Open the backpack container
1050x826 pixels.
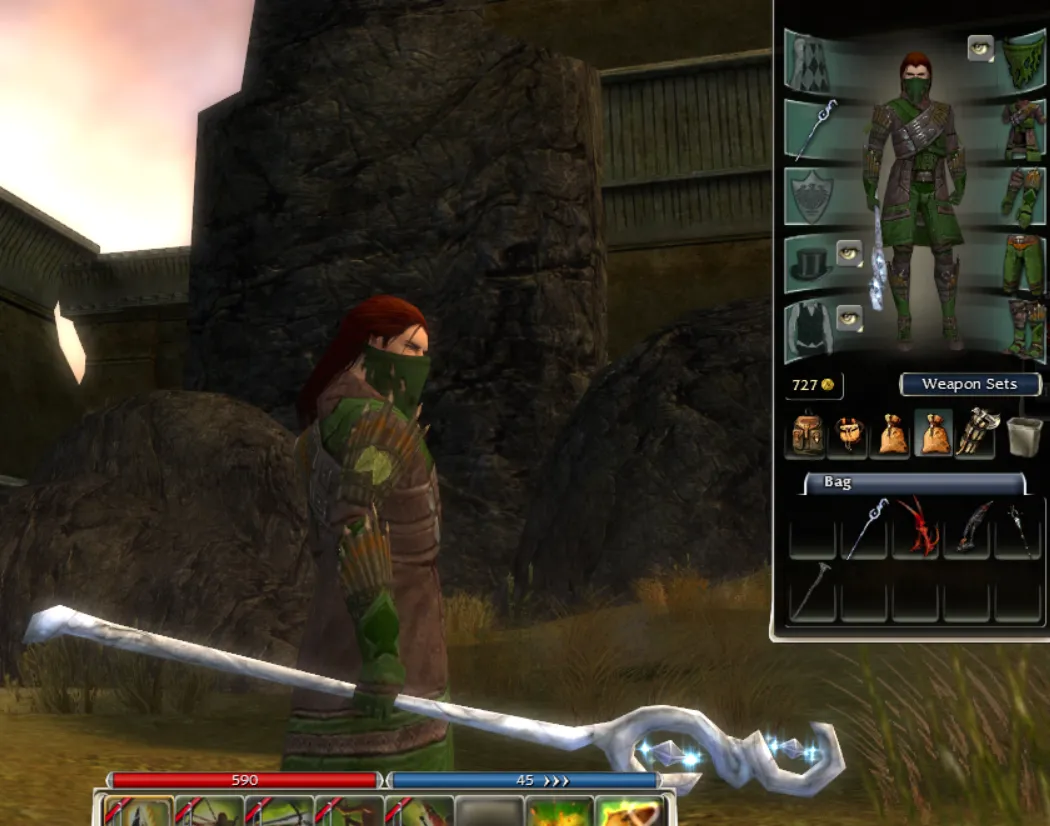click(x=807, y=435)
